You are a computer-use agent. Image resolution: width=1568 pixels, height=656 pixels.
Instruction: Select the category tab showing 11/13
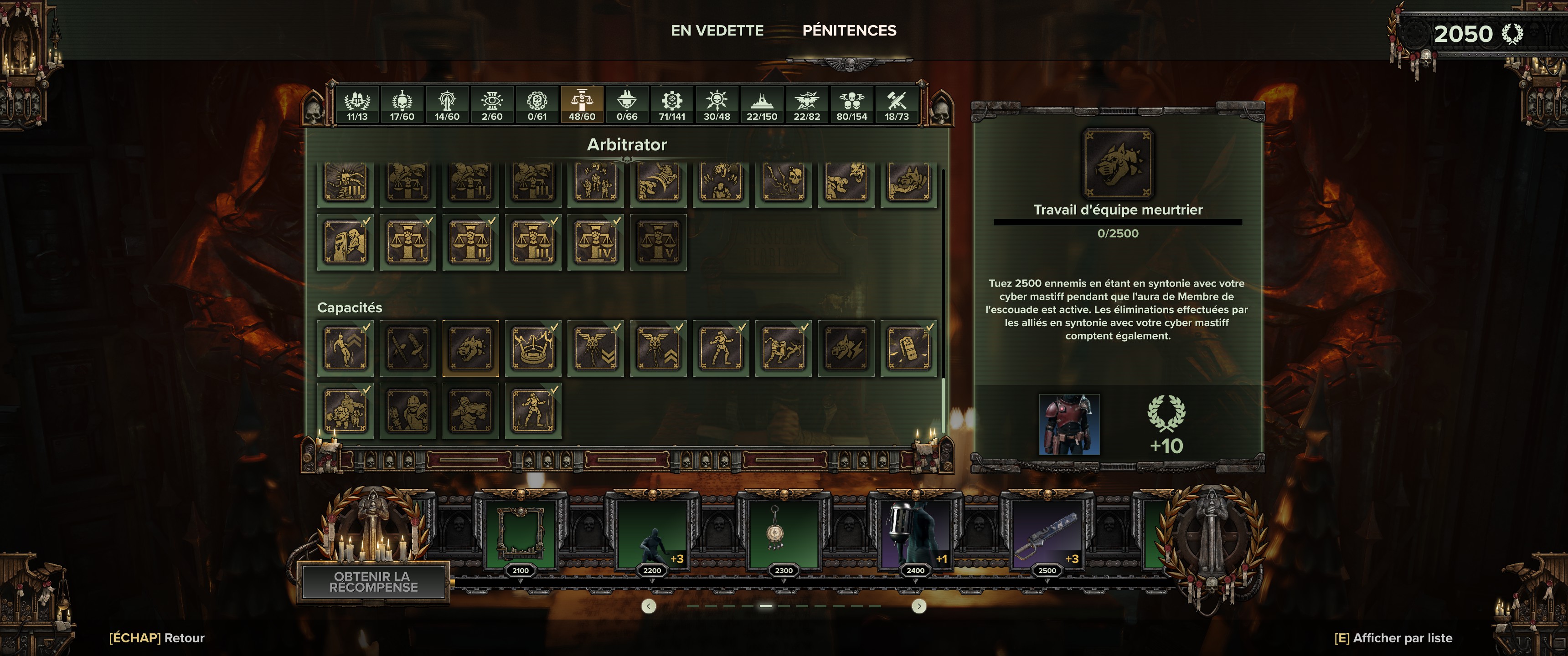[357, 105]
